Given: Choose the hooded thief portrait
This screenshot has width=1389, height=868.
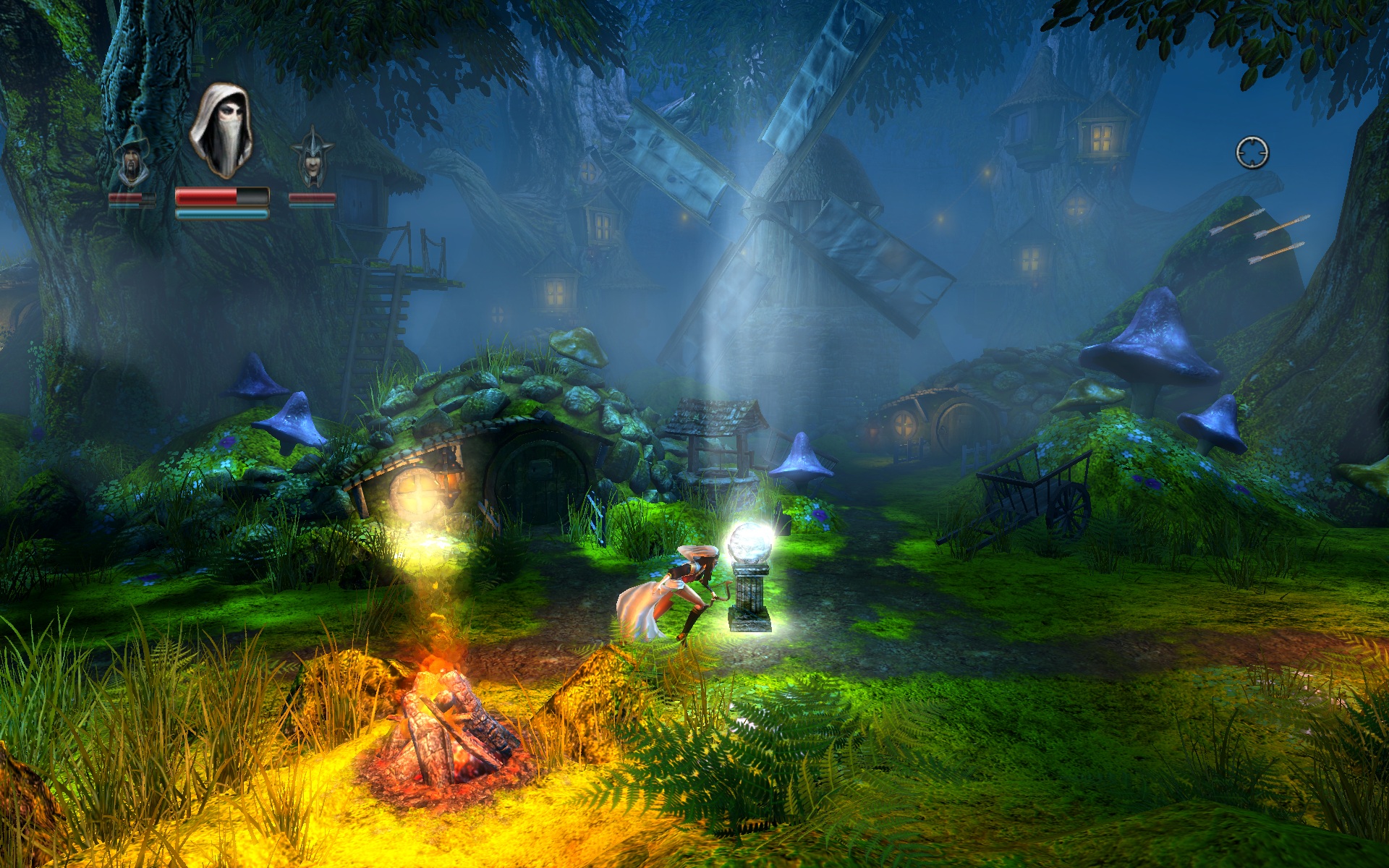Looking at the screenshot, I should tap(222, 132).
